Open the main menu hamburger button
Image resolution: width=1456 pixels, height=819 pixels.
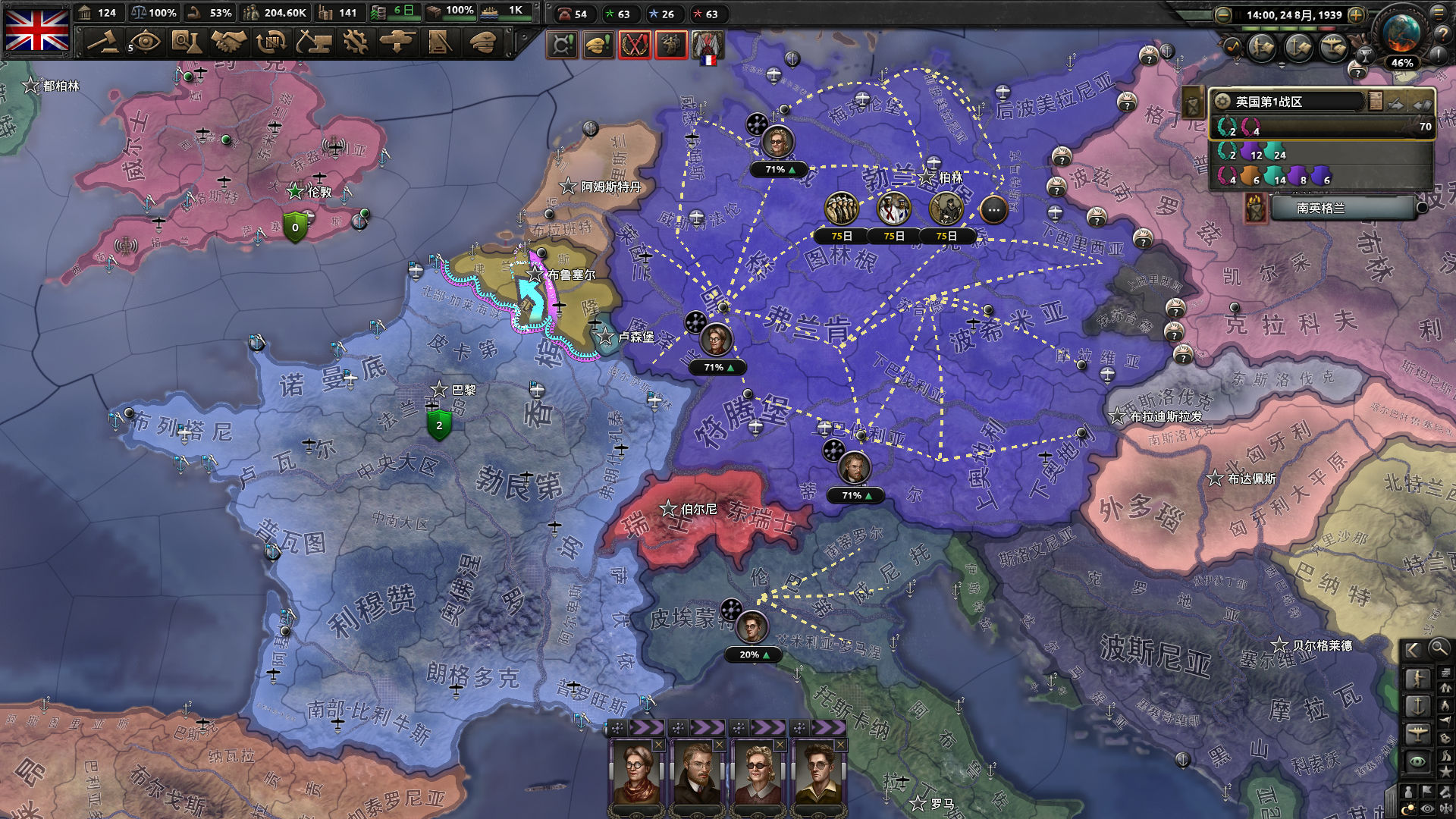pos(1439,13)
